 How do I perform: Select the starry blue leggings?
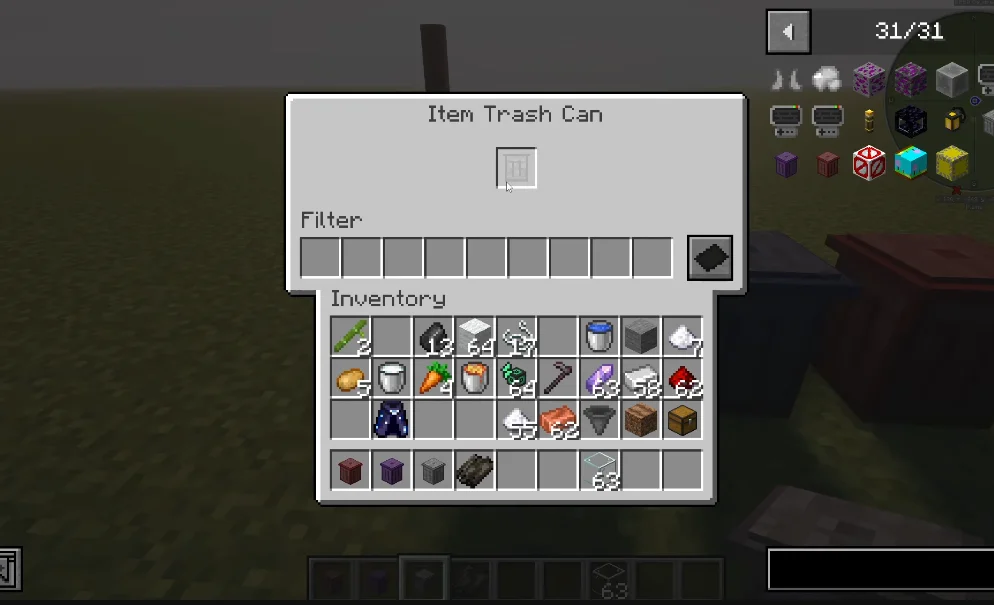coord(391,420)
